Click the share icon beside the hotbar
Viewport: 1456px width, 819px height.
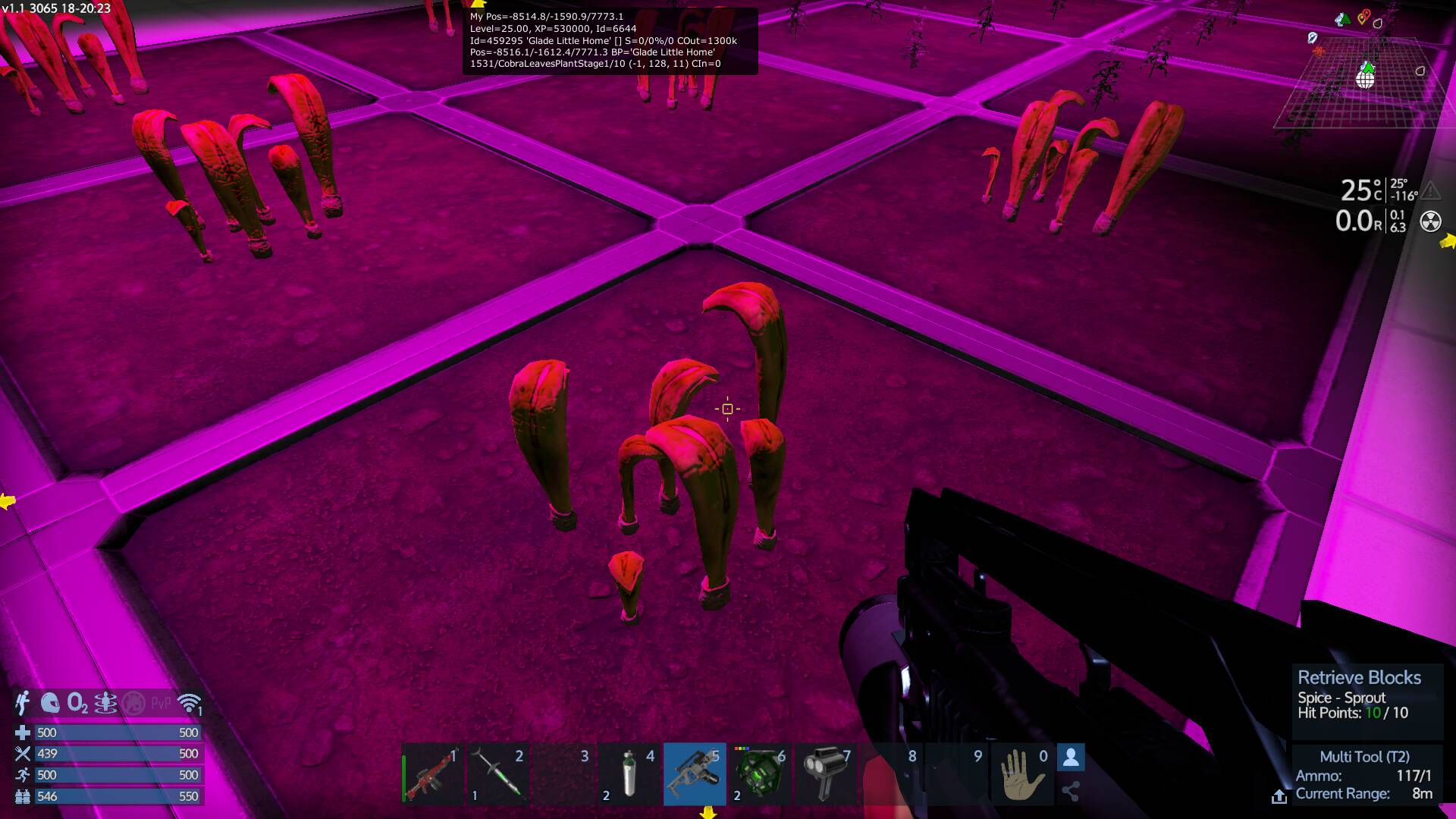(1071, 792)
